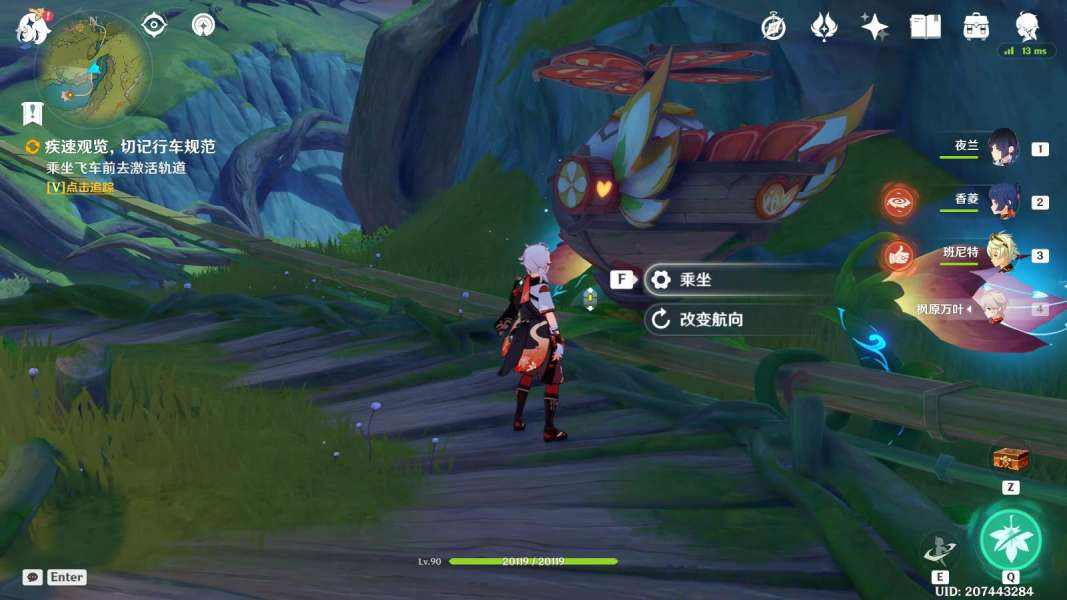Open the compass icon in top bar
The image size is (1067, 600).
click(773, 27)
